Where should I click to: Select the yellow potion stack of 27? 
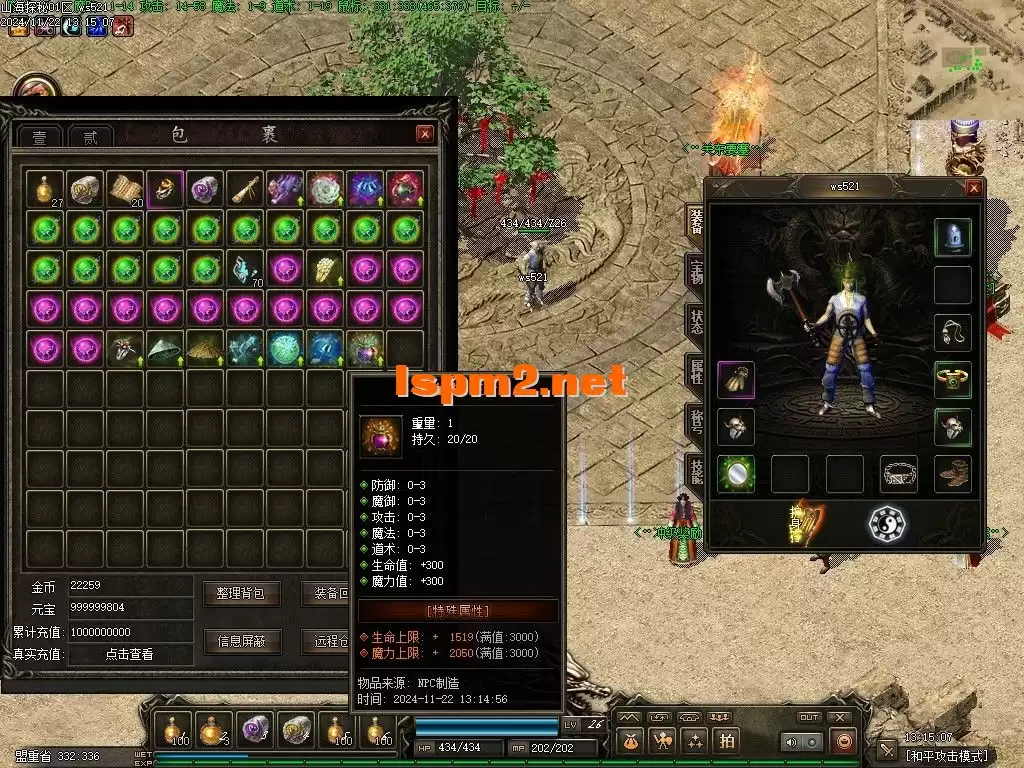(45, 188)
